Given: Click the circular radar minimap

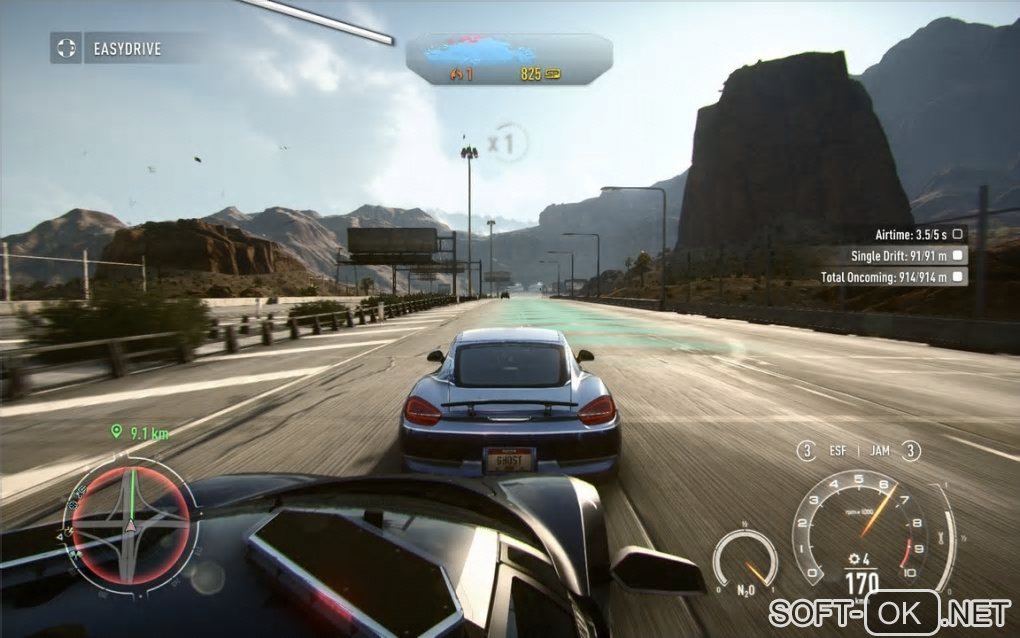Looking at the screenshot, I should coord(130,523).
